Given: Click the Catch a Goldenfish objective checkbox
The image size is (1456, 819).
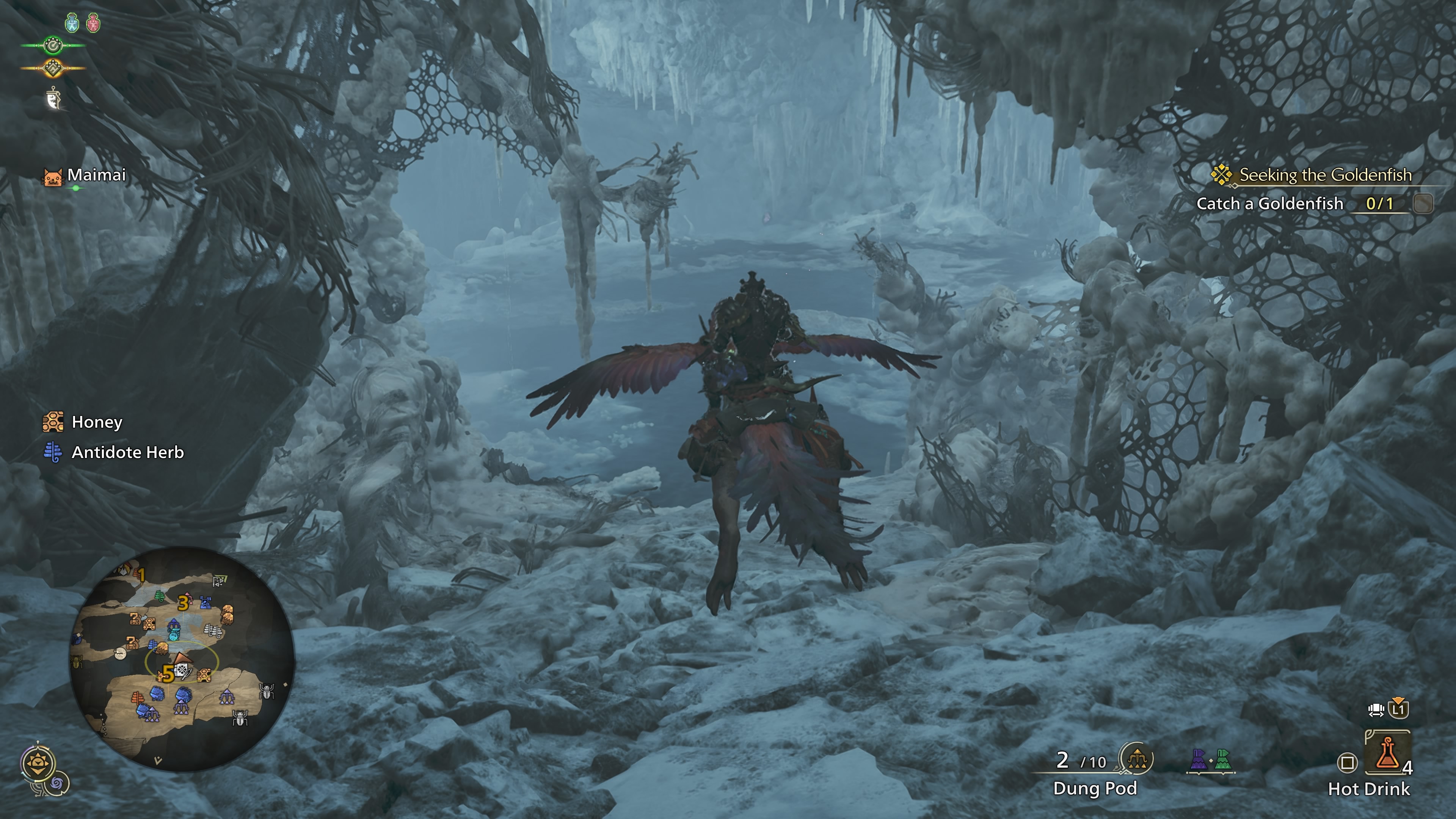Looking at the screenshot, I should coord(1423,204).
